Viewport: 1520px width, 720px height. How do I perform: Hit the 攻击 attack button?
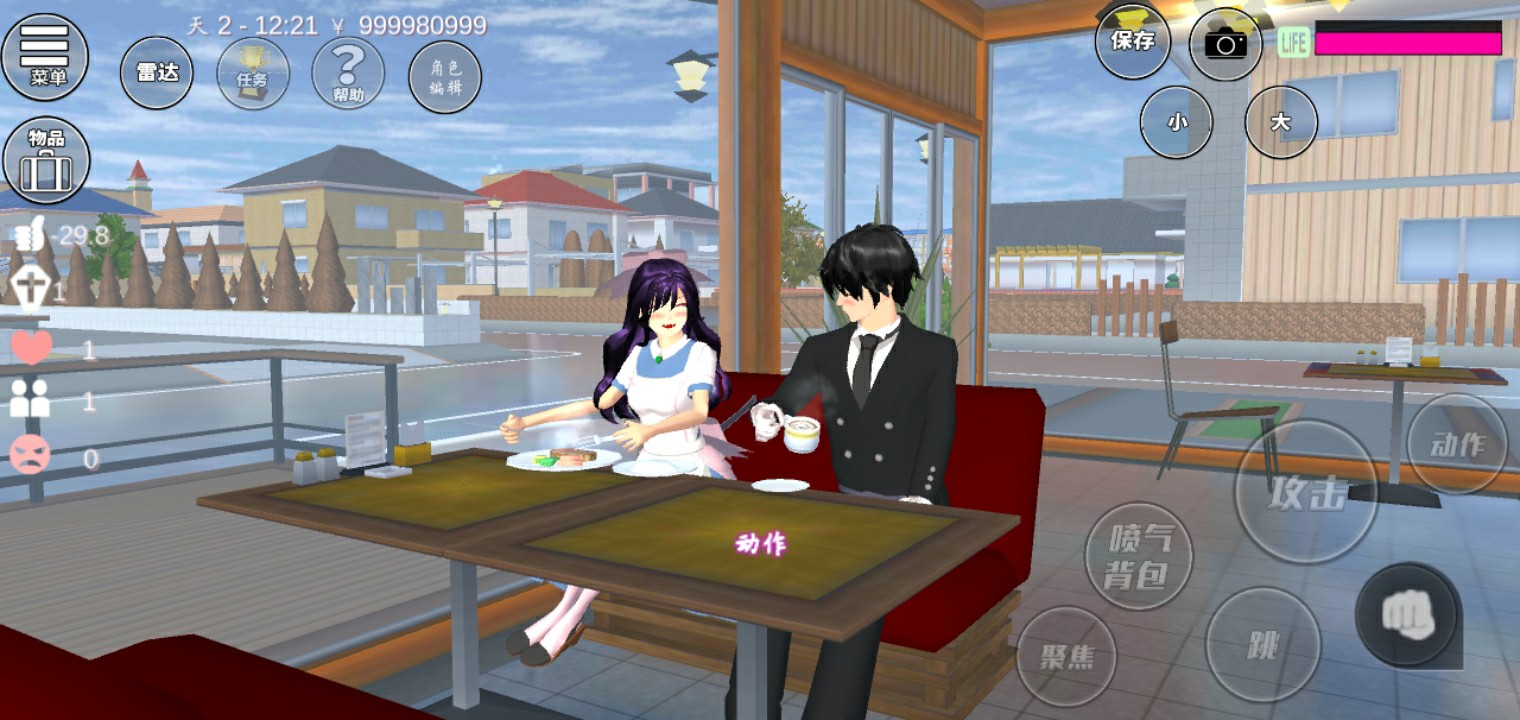(x=1306, y=492)
